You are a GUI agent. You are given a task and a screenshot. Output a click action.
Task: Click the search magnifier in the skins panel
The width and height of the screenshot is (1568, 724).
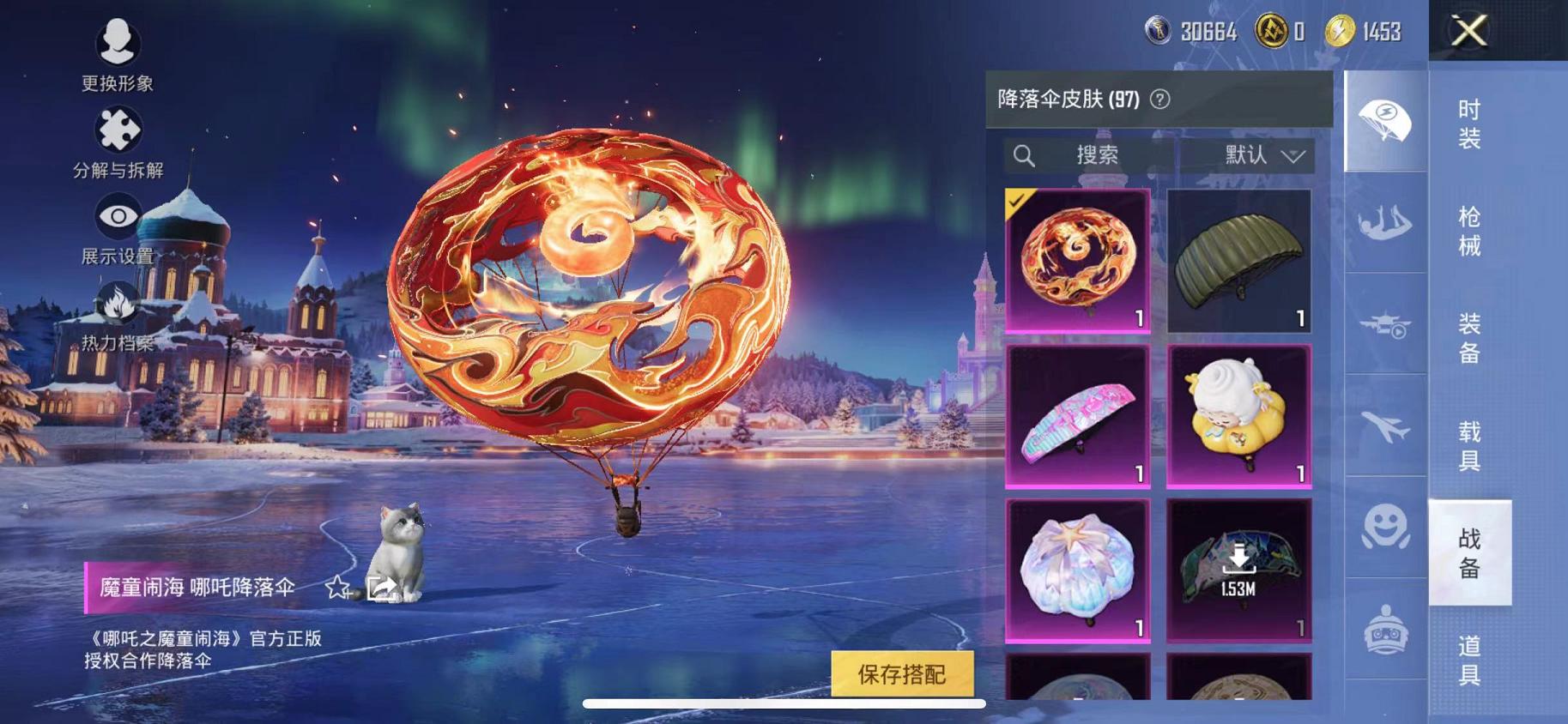coord(1024,155)
